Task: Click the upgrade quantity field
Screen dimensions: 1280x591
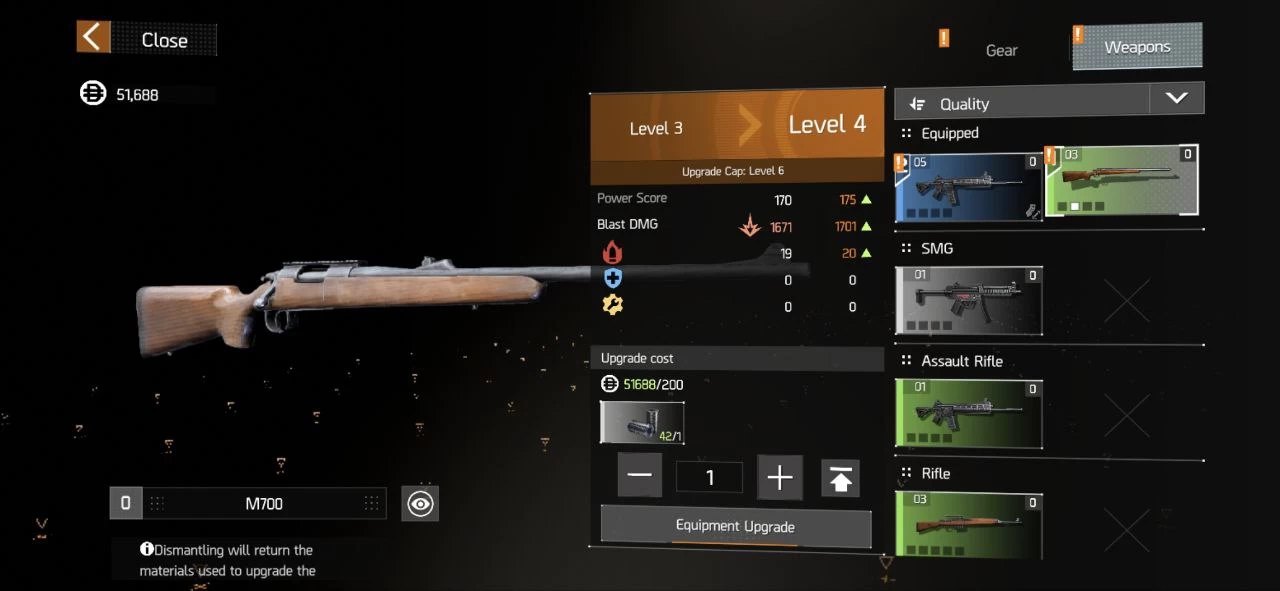Action: (x=709, y=477)
